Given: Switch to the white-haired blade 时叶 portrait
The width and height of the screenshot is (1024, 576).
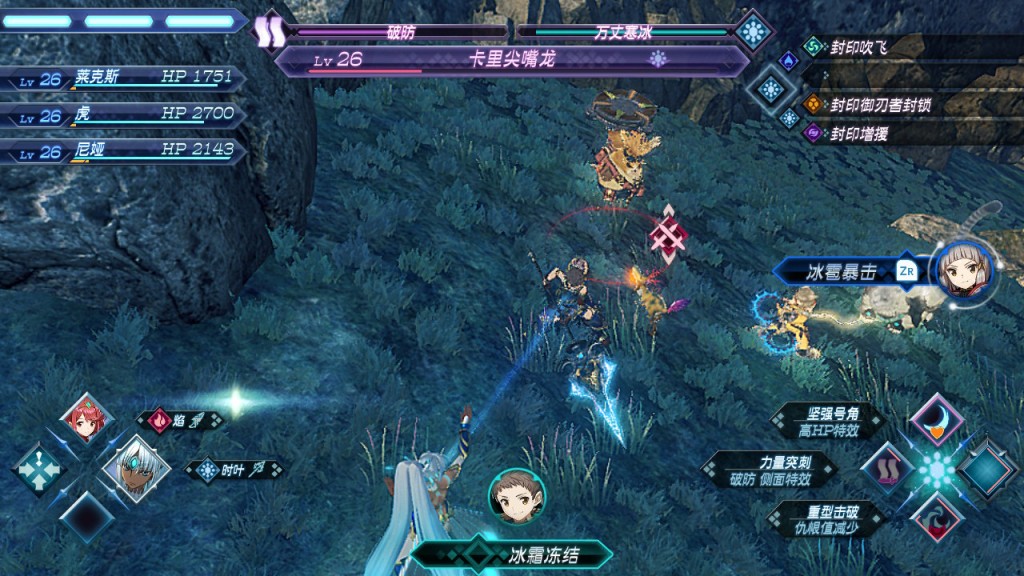Looking at the screenshot, I should point(130,468).
